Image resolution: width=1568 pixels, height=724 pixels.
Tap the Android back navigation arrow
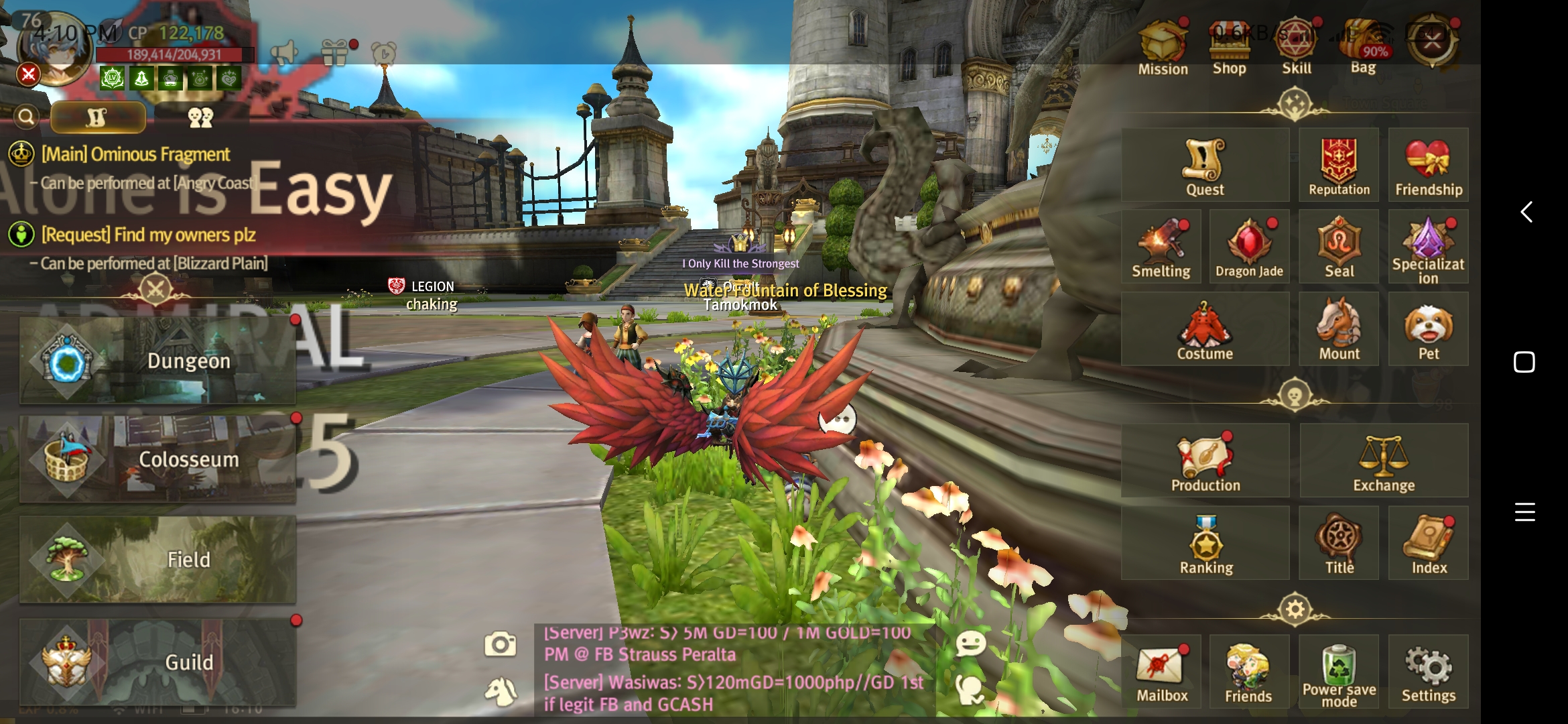click(1526, 212)
